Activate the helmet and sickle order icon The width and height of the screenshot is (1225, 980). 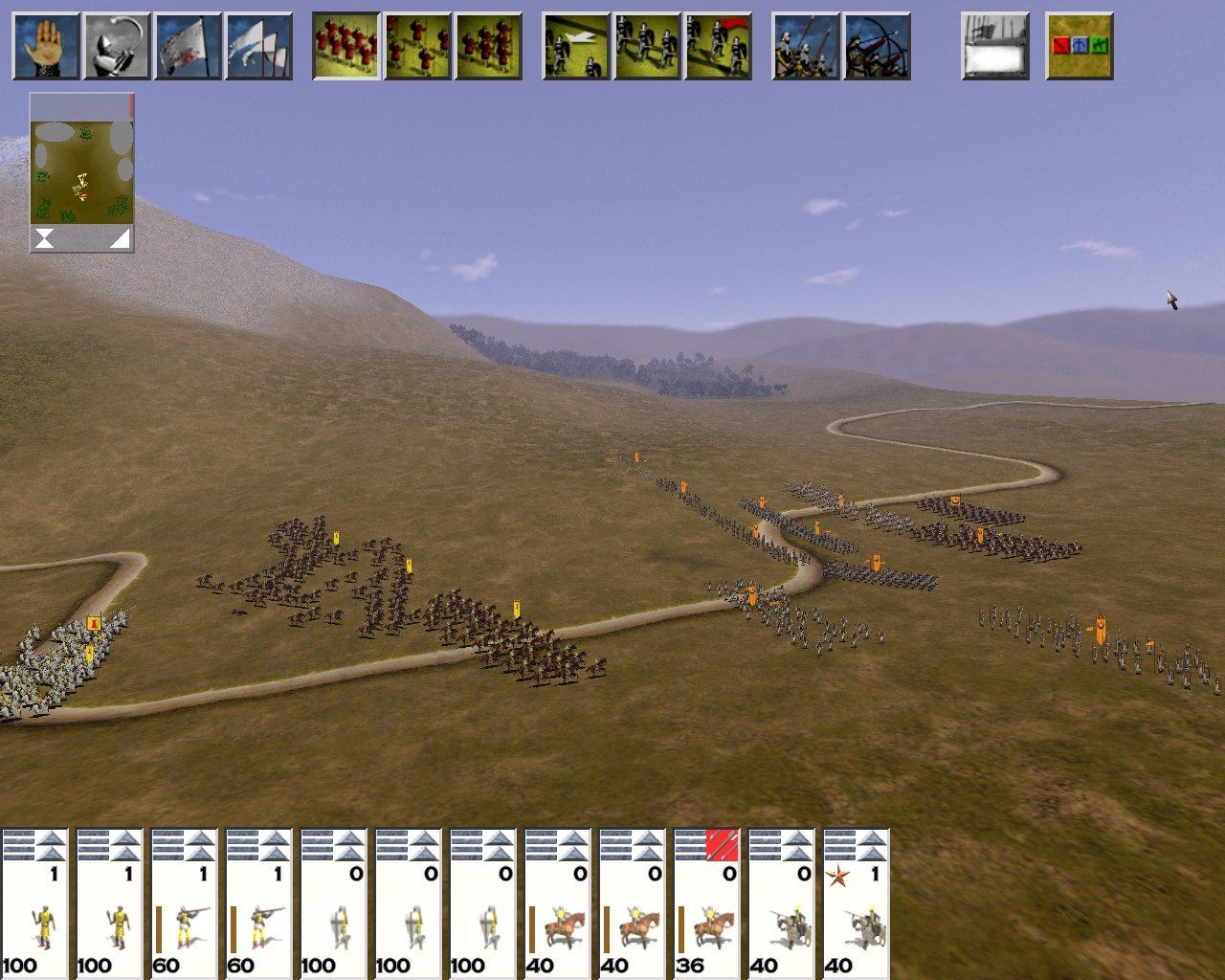[x=116, y=45]
